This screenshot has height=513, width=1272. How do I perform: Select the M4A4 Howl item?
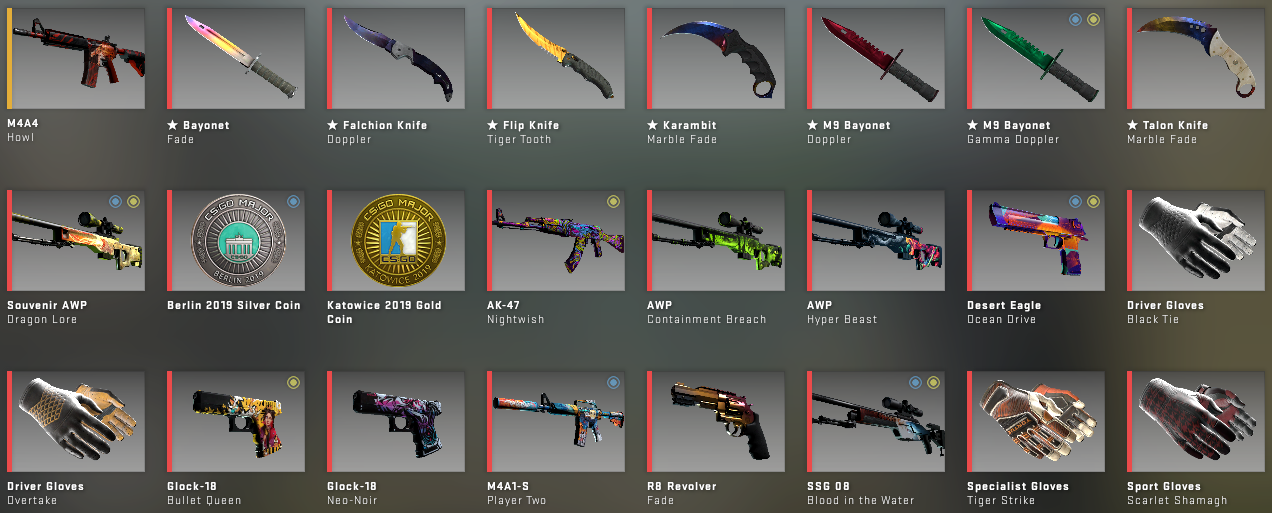click(76, 58)
